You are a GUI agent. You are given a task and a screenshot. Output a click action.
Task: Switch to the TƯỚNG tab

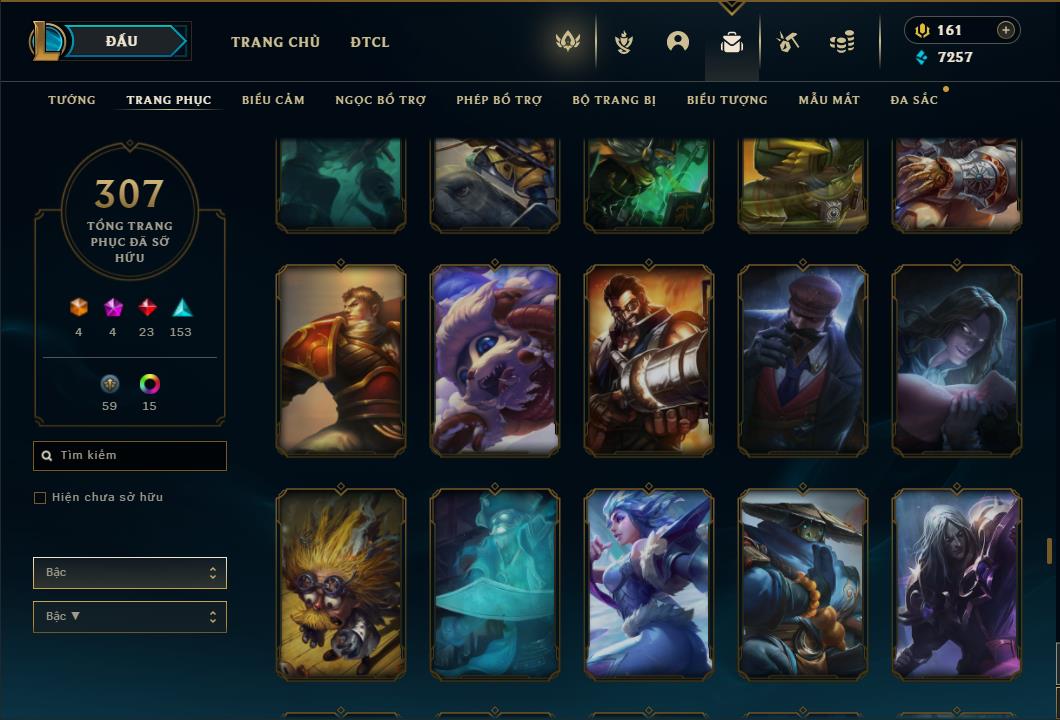(72, 100)
